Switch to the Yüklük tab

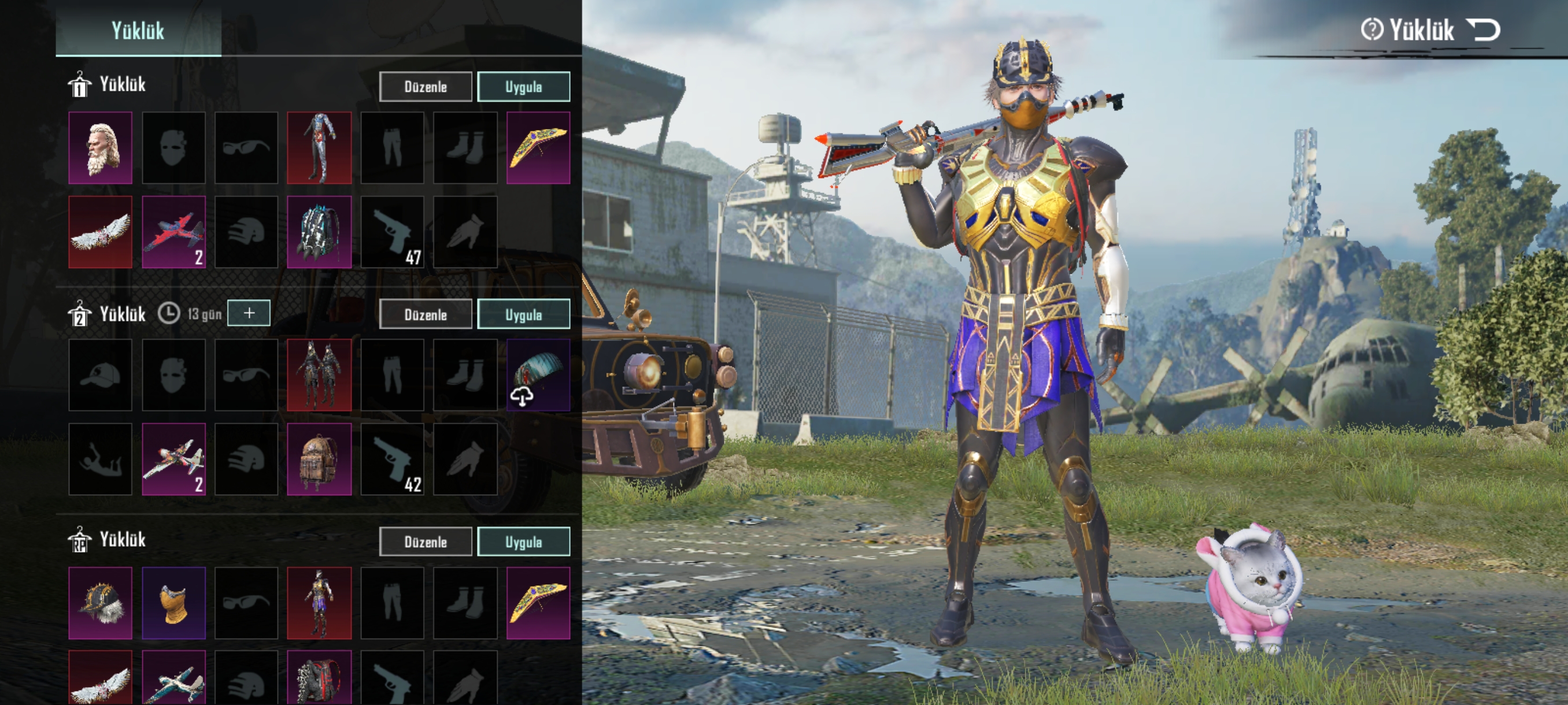tap(138, 31)
